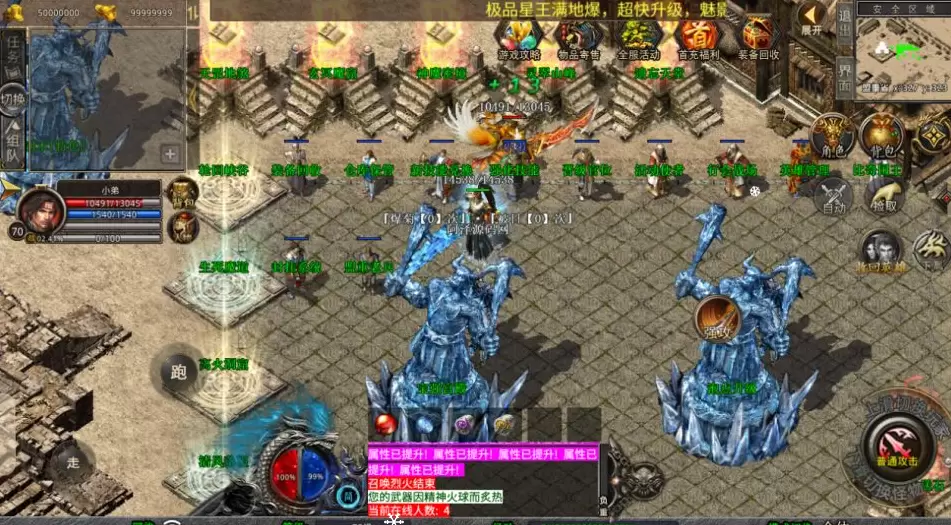Screen dimensions: 951x525
Task: Open the 物品寄售 consignment icon
Action: (577, 40)
